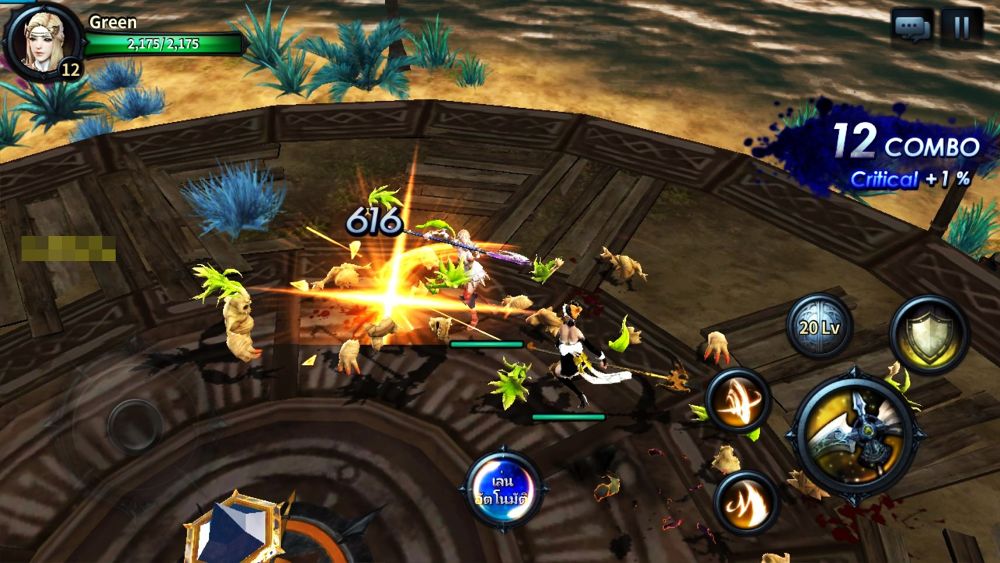
Task: Trigger the lower flame swirl skill
Action: click(x=745, y=501)
